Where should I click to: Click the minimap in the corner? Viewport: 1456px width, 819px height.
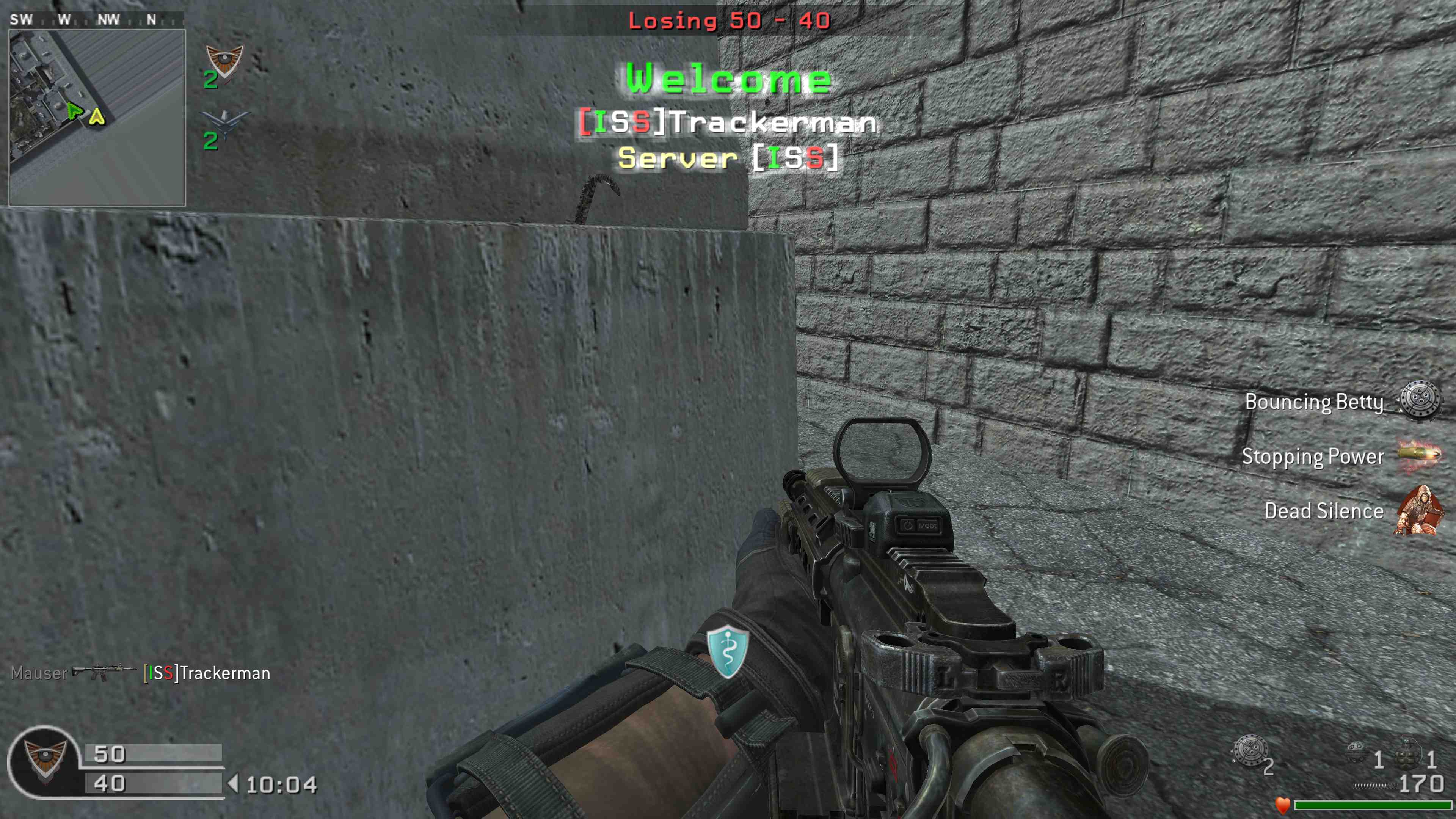coord(97,117)
